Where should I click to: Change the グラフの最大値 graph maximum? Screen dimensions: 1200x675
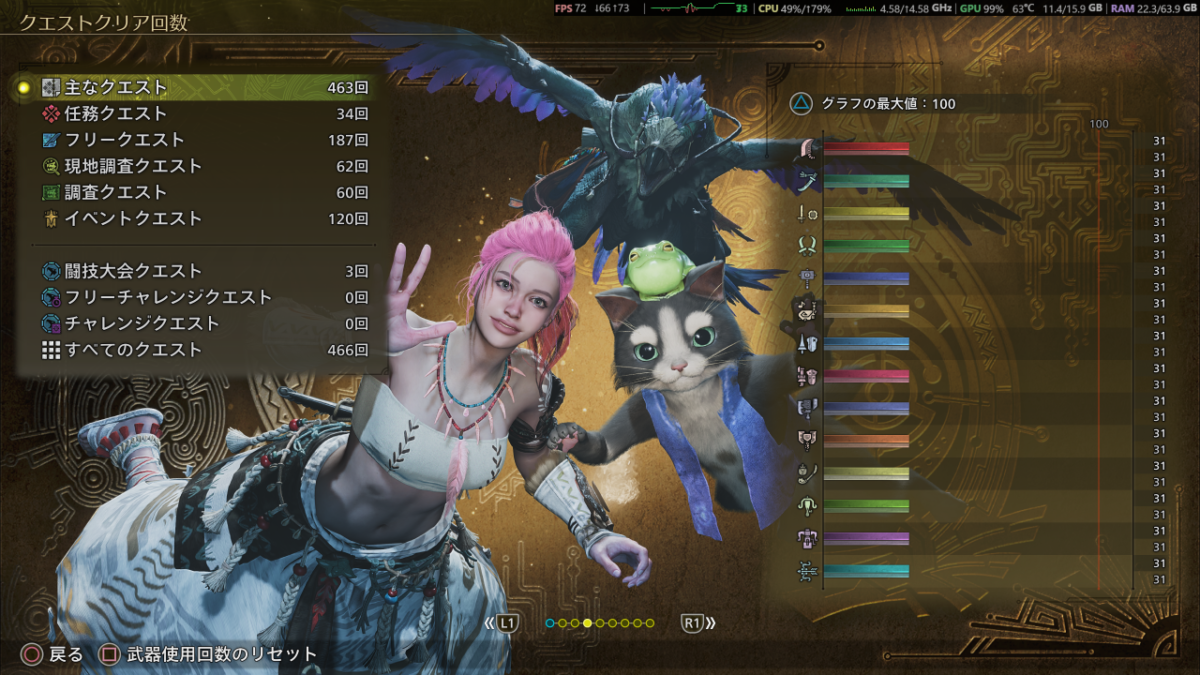[x=875, y=103]
